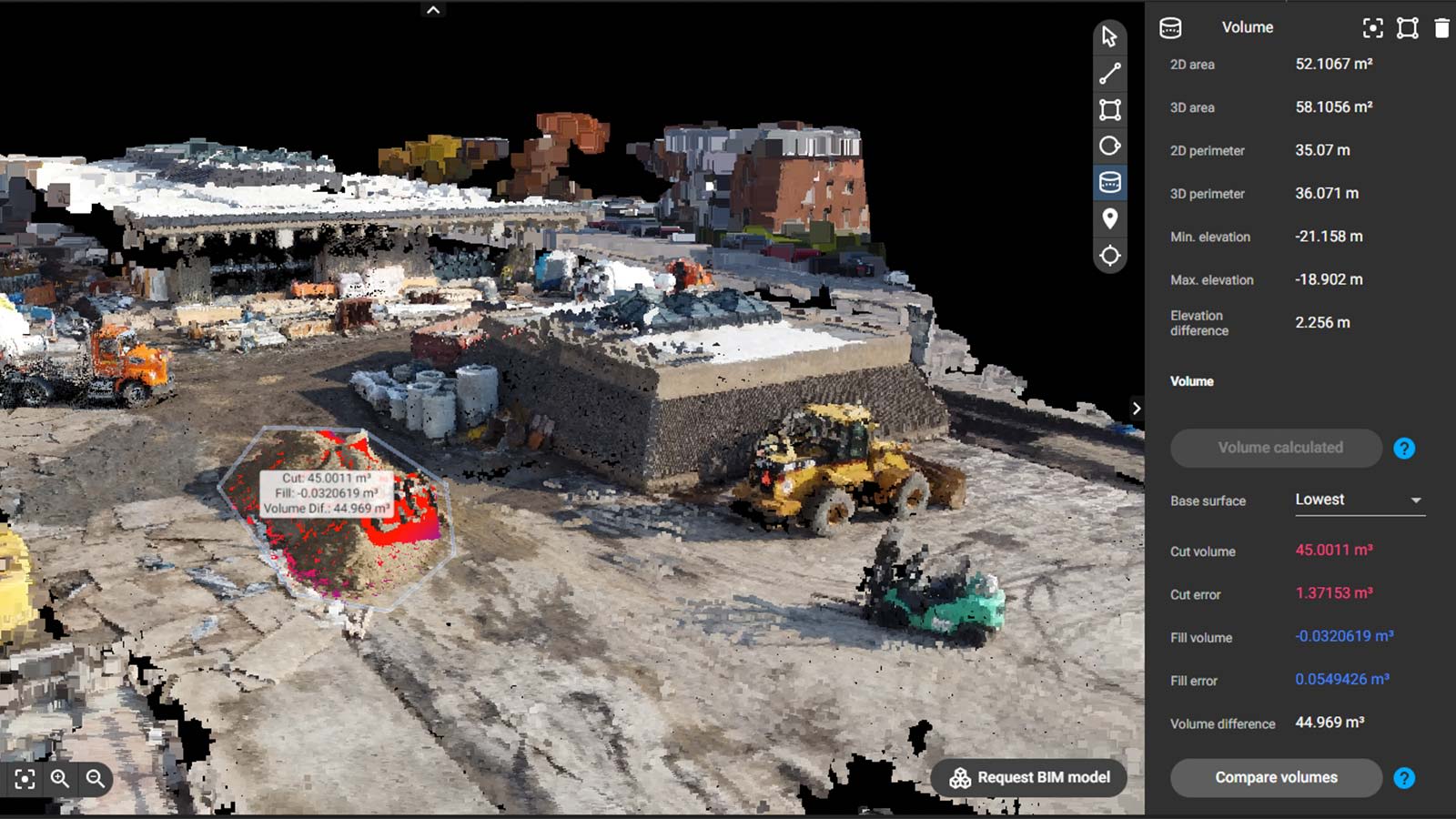Image resolution: width=1456 pixels, height=819 pixels.
Task: Edit the volume polygon vertices via panel icon
Action: point(1406,28)
